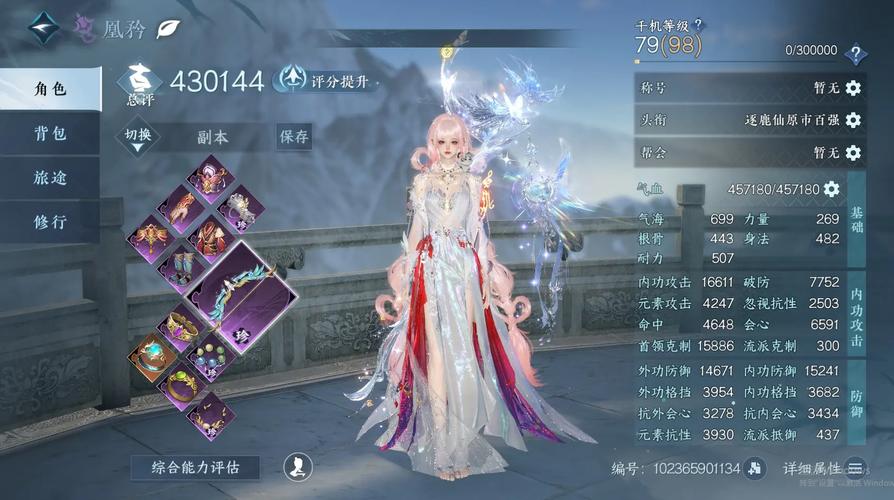The width and height of the screenshot is (894, 500).
Task: Open the 旅途 (journey) tab
Action: pos(50,178)
